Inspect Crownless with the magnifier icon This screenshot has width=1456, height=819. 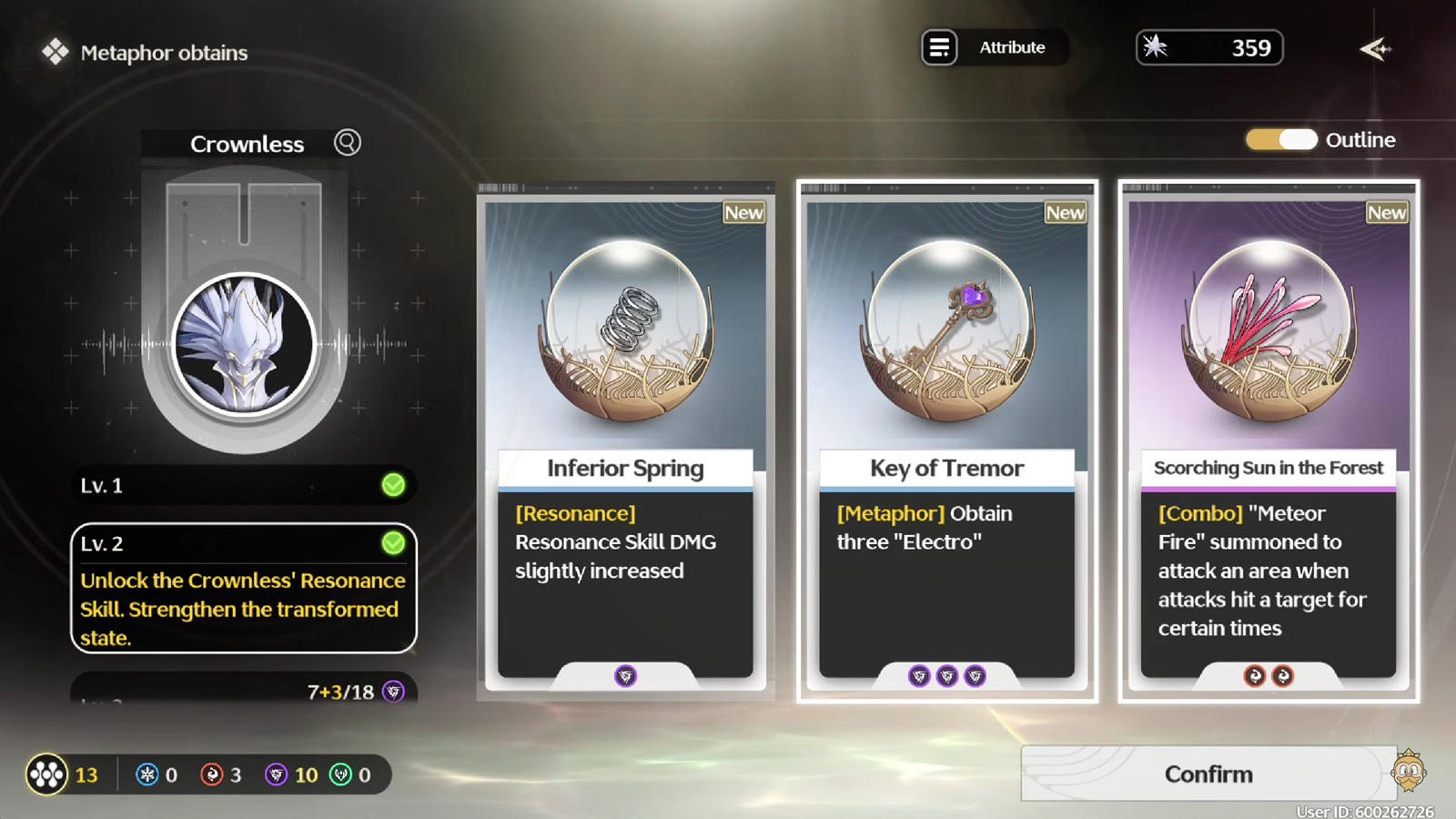click(348, 143)
